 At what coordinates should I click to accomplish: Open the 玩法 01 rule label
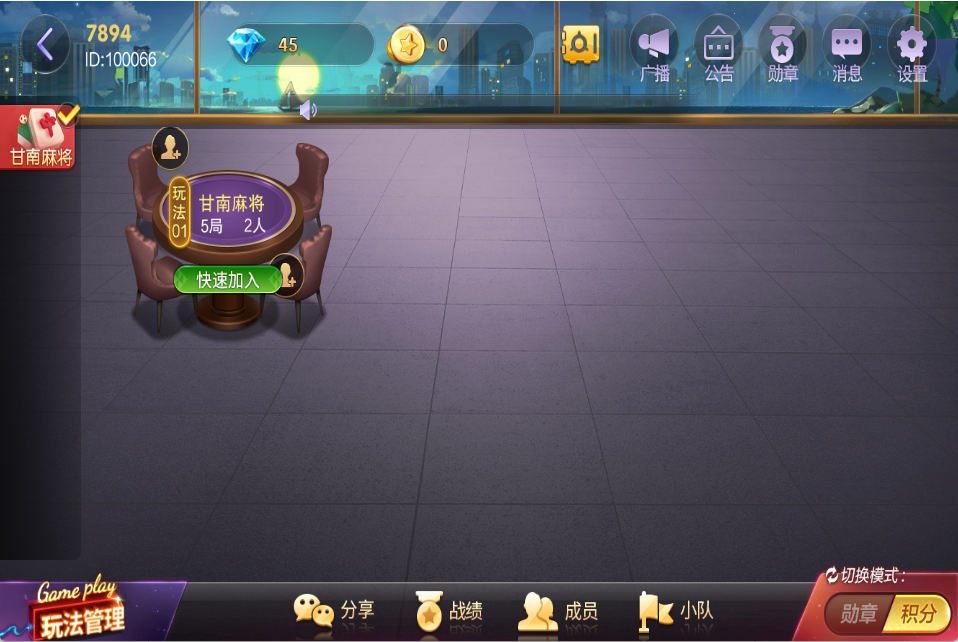tap(179, 212)
